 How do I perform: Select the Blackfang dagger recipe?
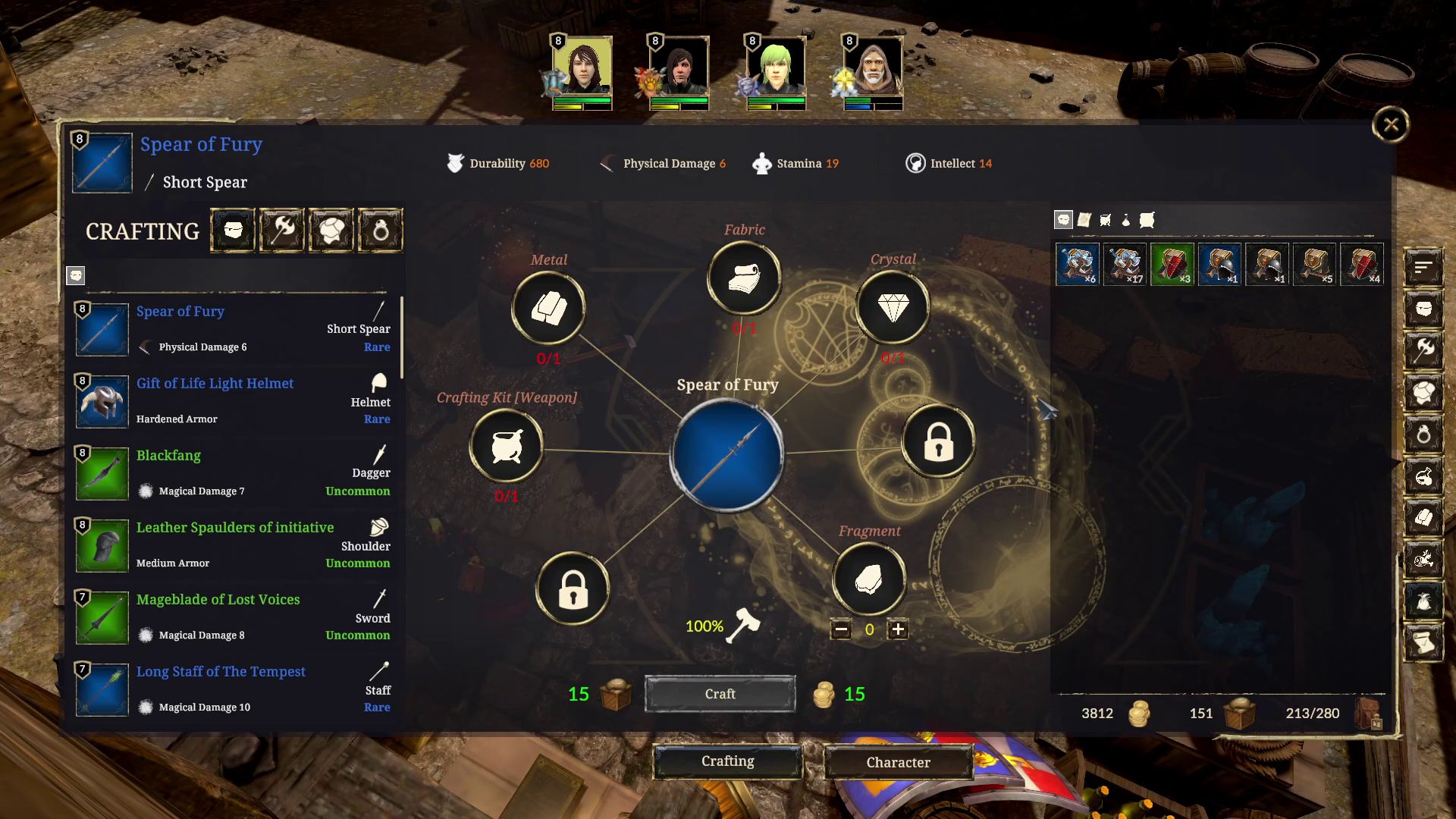click(227, 472)
